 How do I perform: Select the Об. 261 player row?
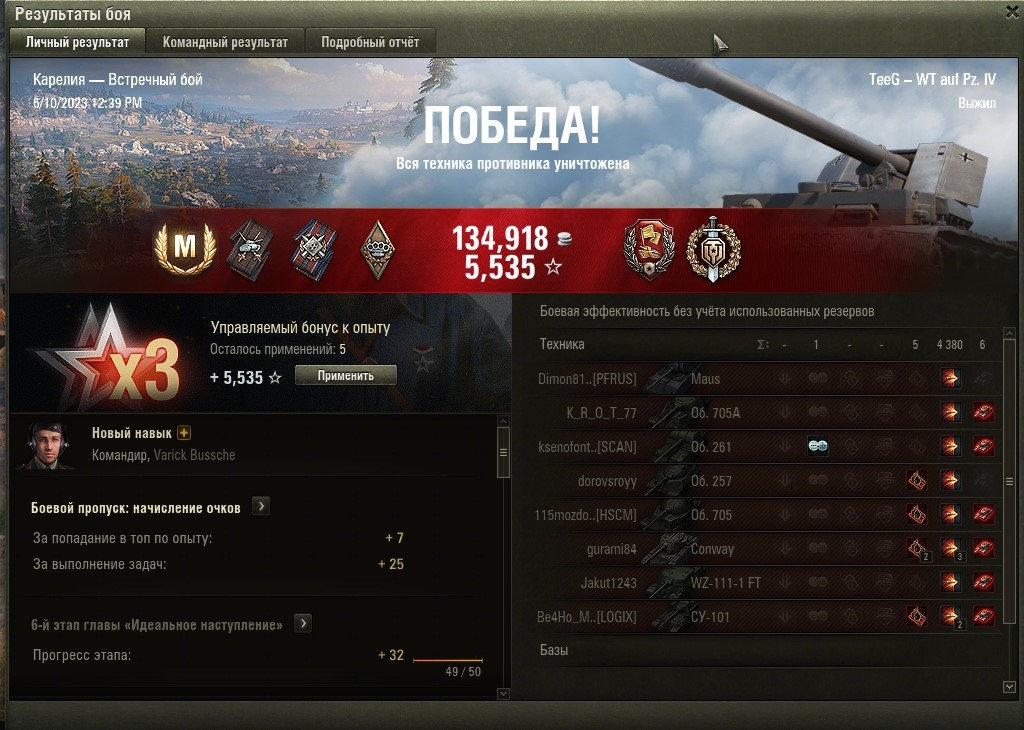pos(711,447)
